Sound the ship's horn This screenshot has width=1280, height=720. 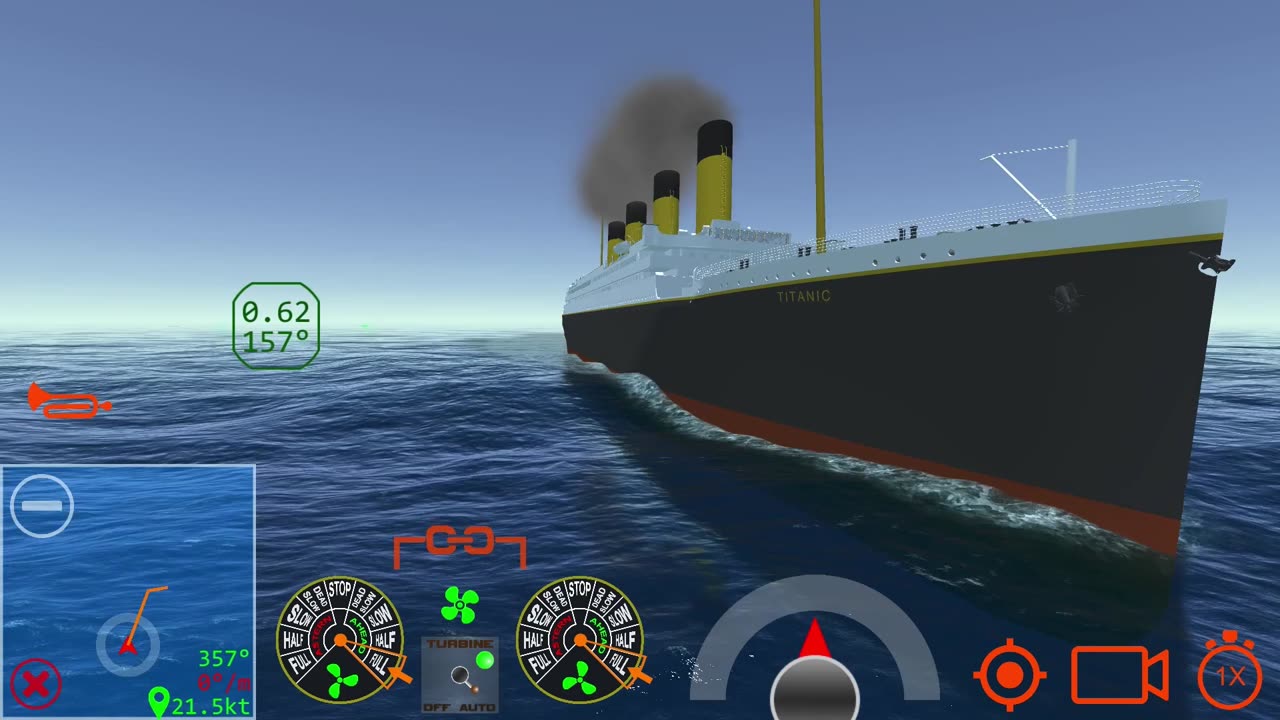click(68, 401)
